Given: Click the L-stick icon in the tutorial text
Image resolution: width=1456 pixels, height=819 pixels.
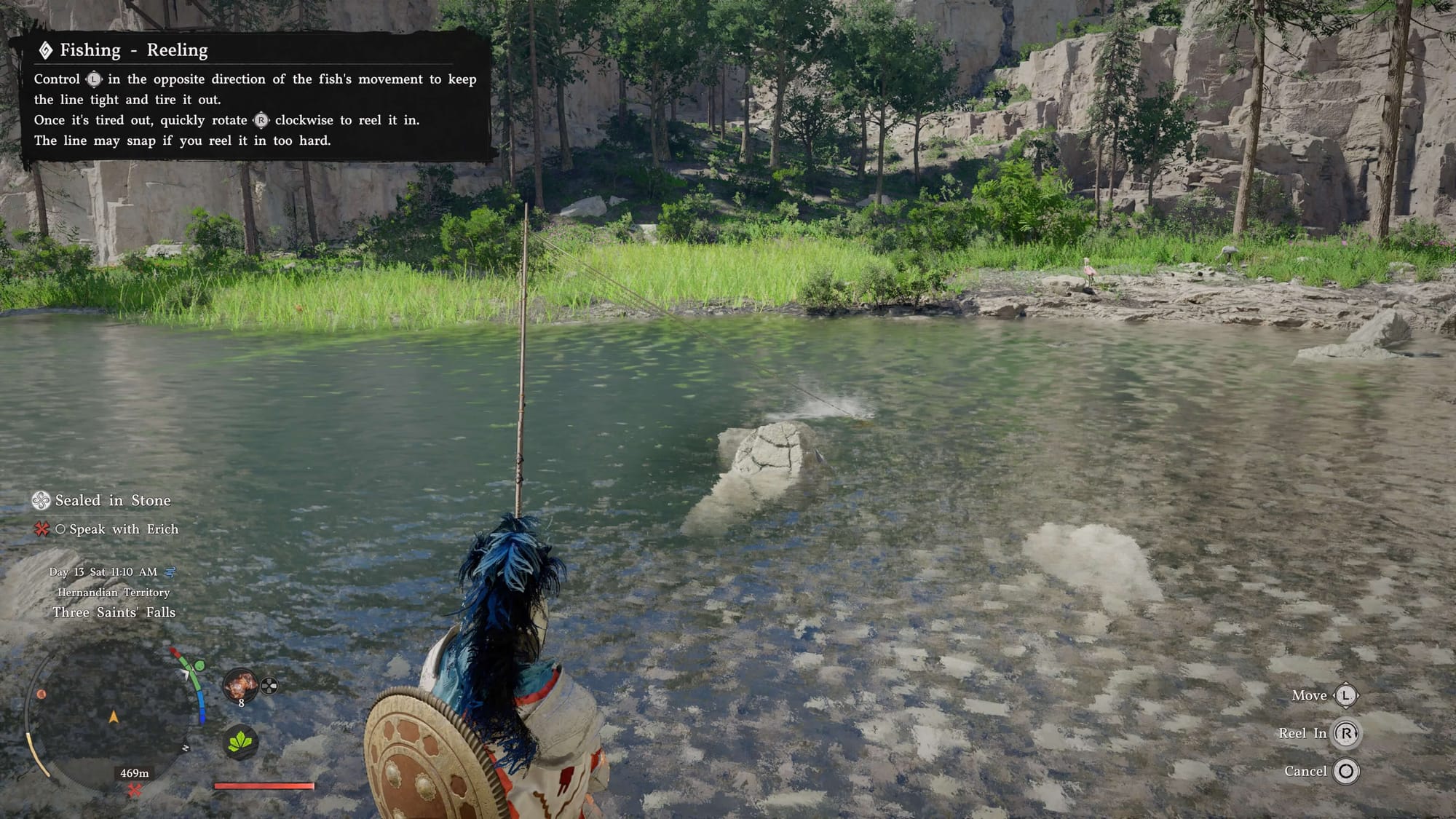Looking at the screenshot, I should 93,79.
